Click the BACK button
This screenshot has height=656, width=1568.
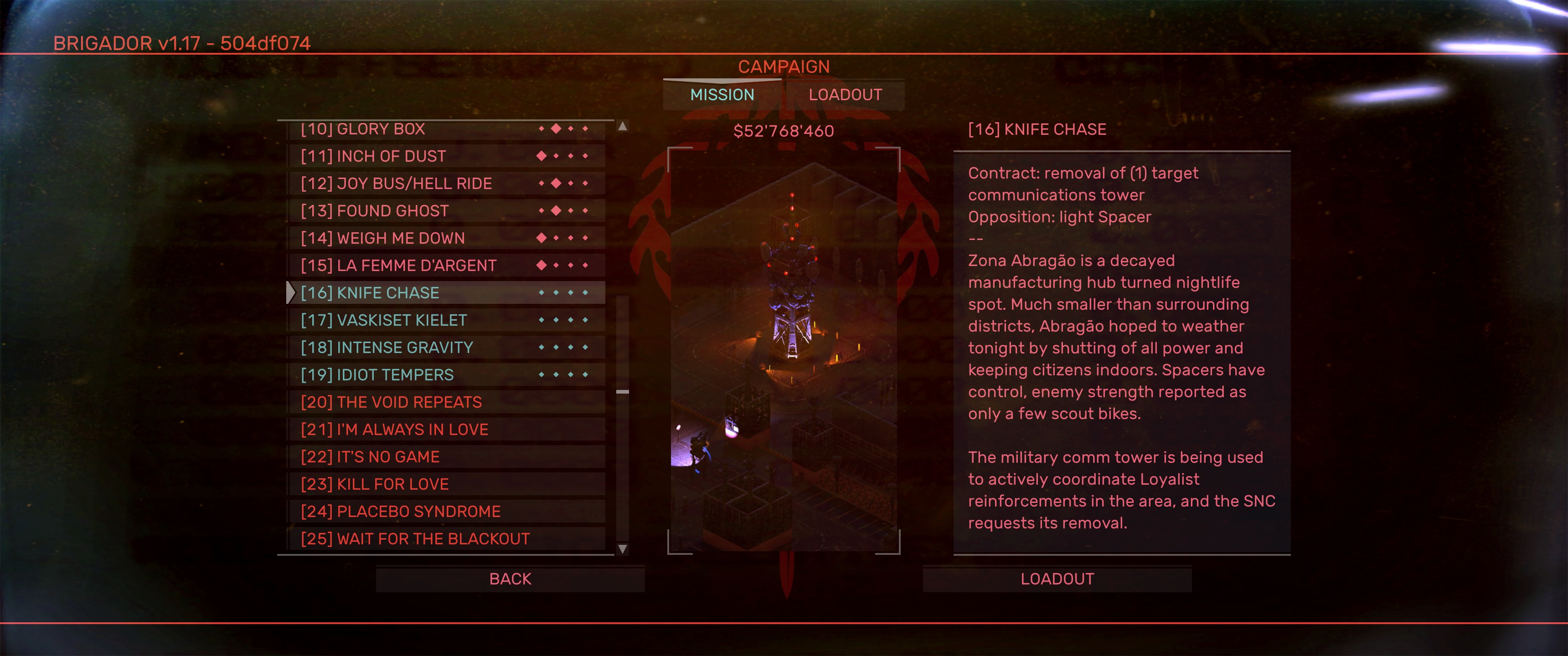tap(510, 579)
